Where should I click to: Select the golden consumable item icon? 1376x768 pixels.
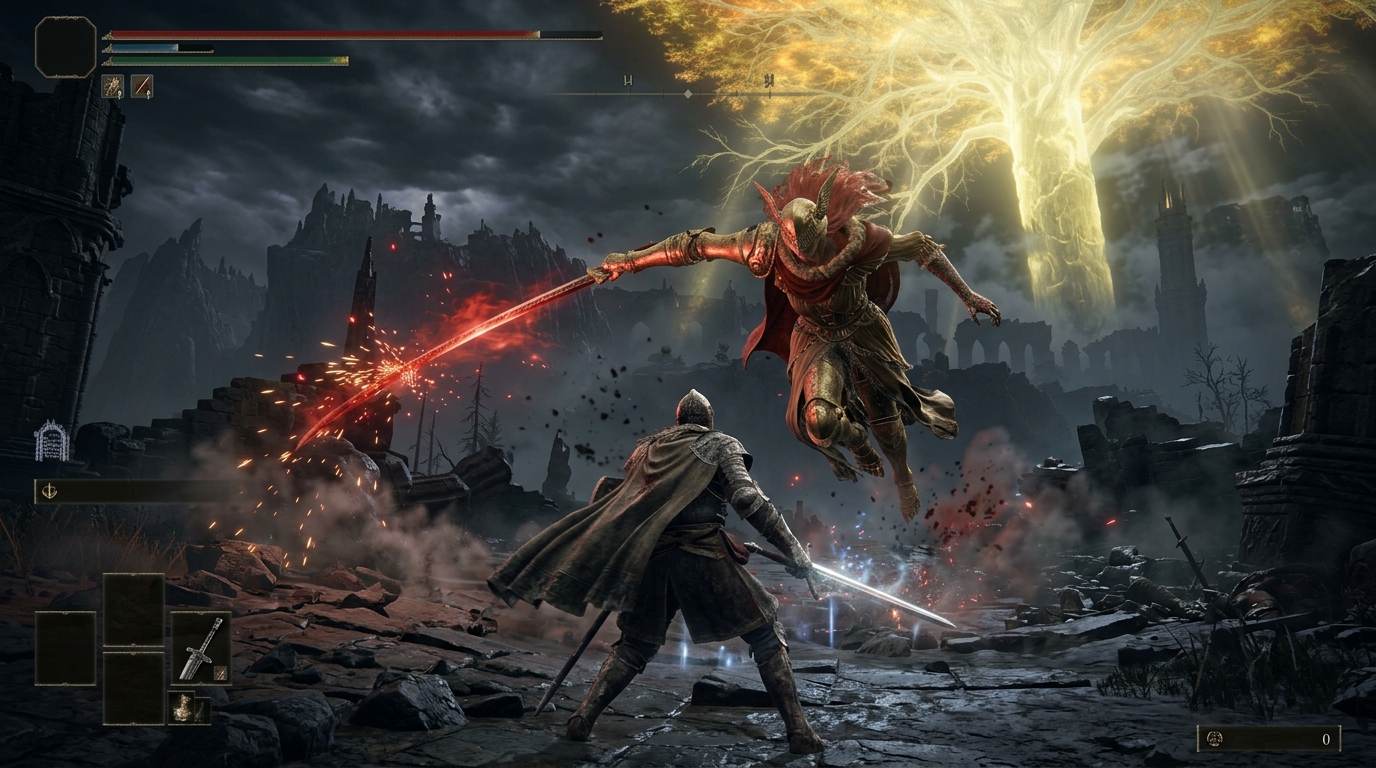click(183, 706)
